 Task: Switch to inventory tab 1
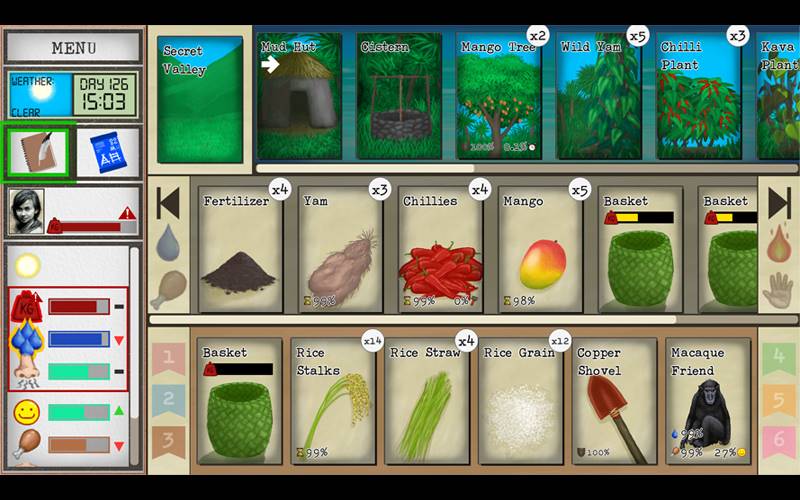[x=169, y=357]
